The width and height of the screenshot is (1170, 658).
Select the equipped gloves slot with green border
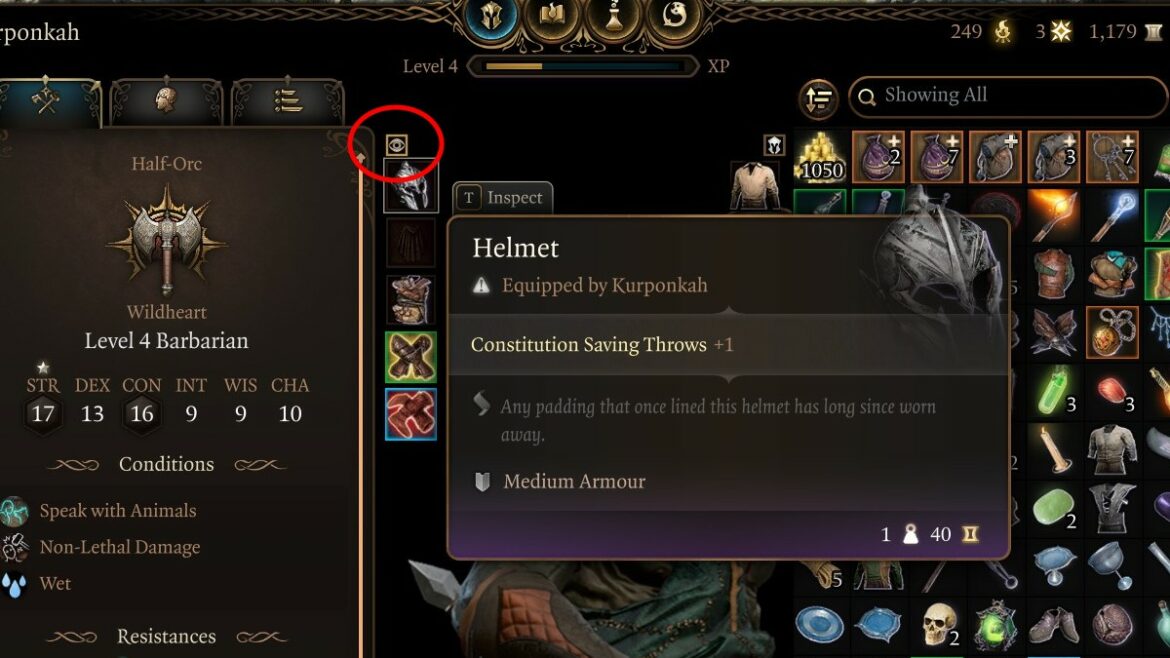pos(411,357)
